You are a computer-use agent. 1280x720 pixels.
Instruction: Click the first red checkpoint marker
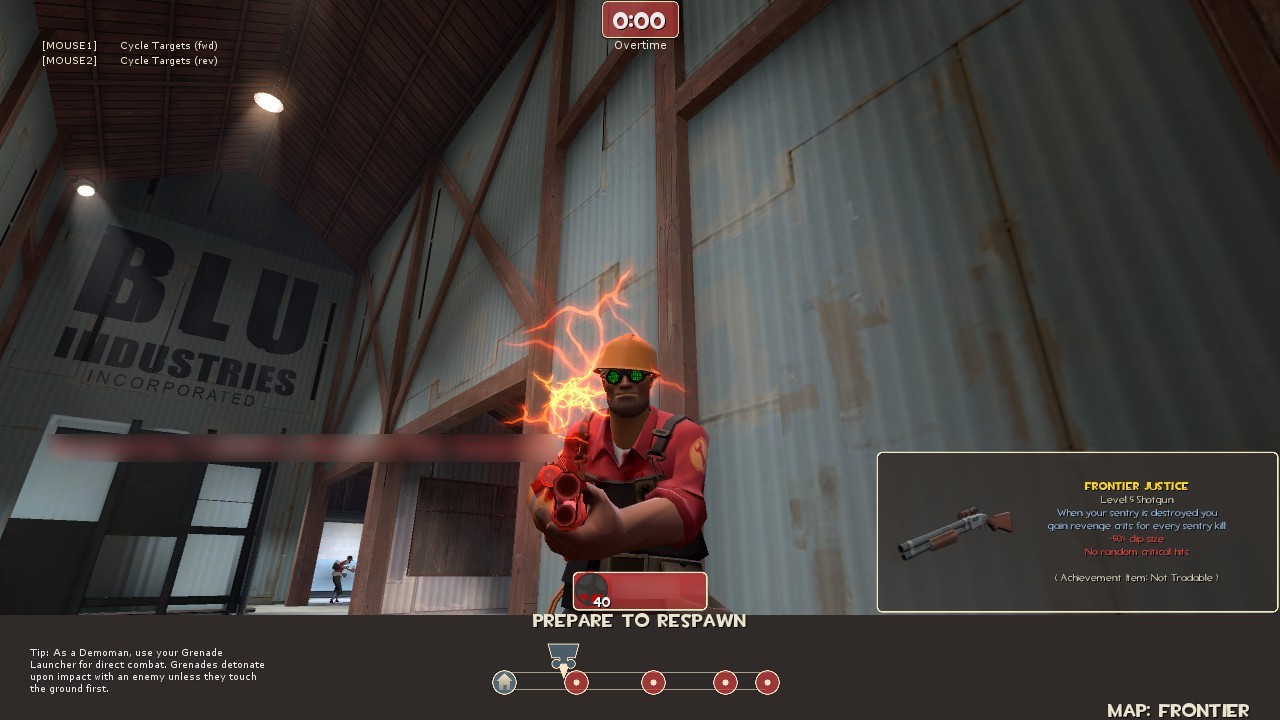coord(576,682)
